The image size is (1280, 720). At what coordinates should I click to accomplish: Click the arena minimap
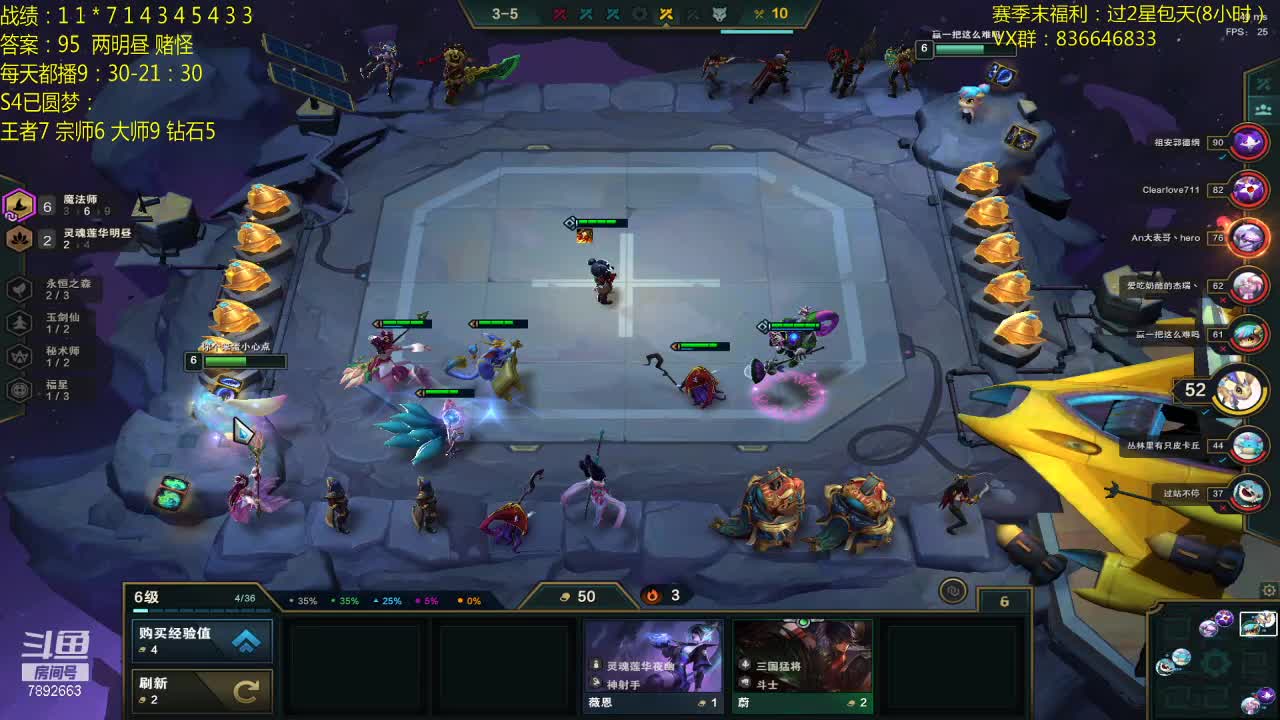pyautogui.click(x=1214, y=659)
